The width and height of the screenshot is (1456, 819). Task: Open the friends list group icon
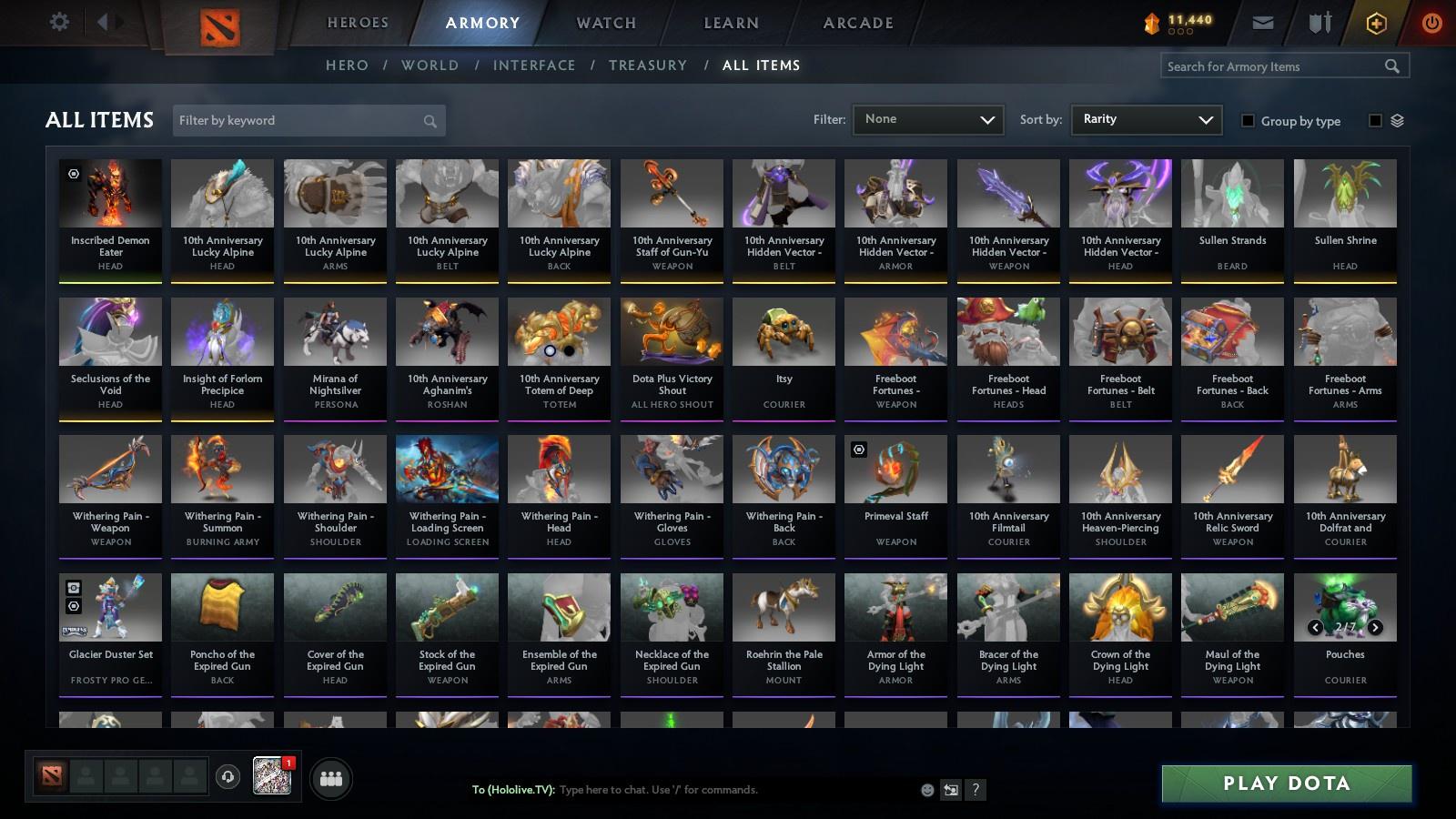(x=331, y=779)
